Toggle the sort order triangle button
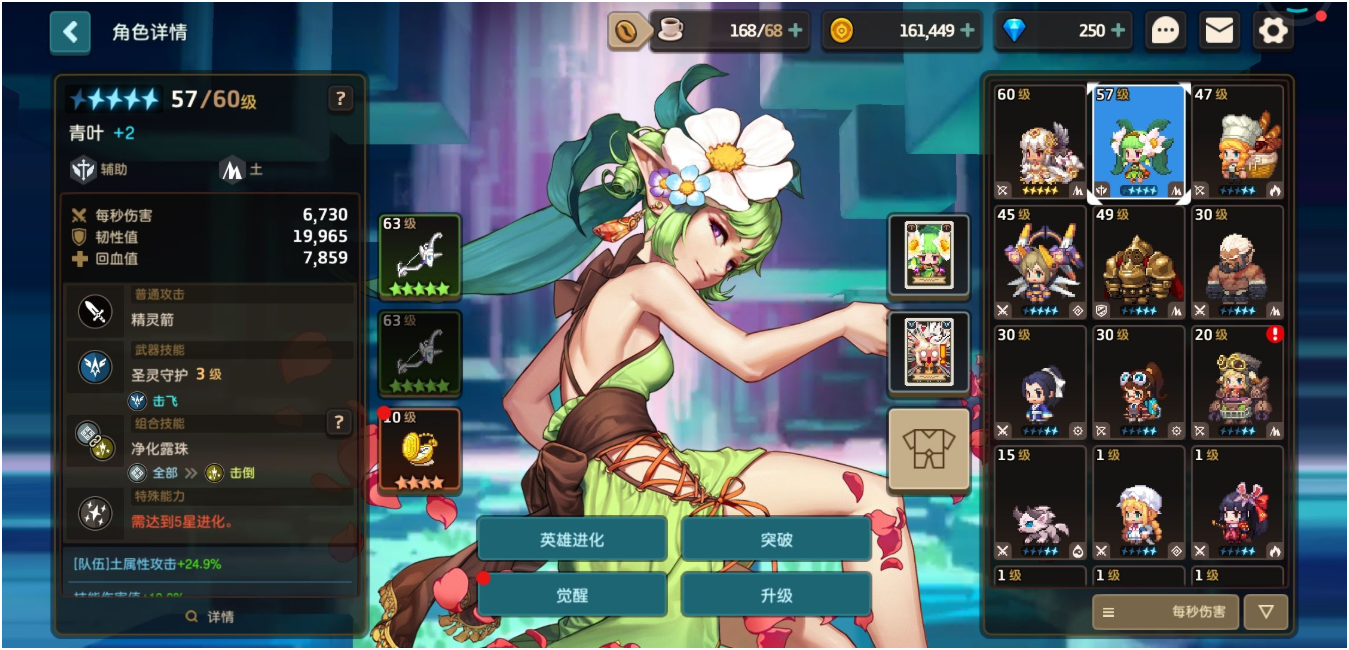Image resolution: width=1349 pixels, height=650 pixels. [x=1266, y=612]
